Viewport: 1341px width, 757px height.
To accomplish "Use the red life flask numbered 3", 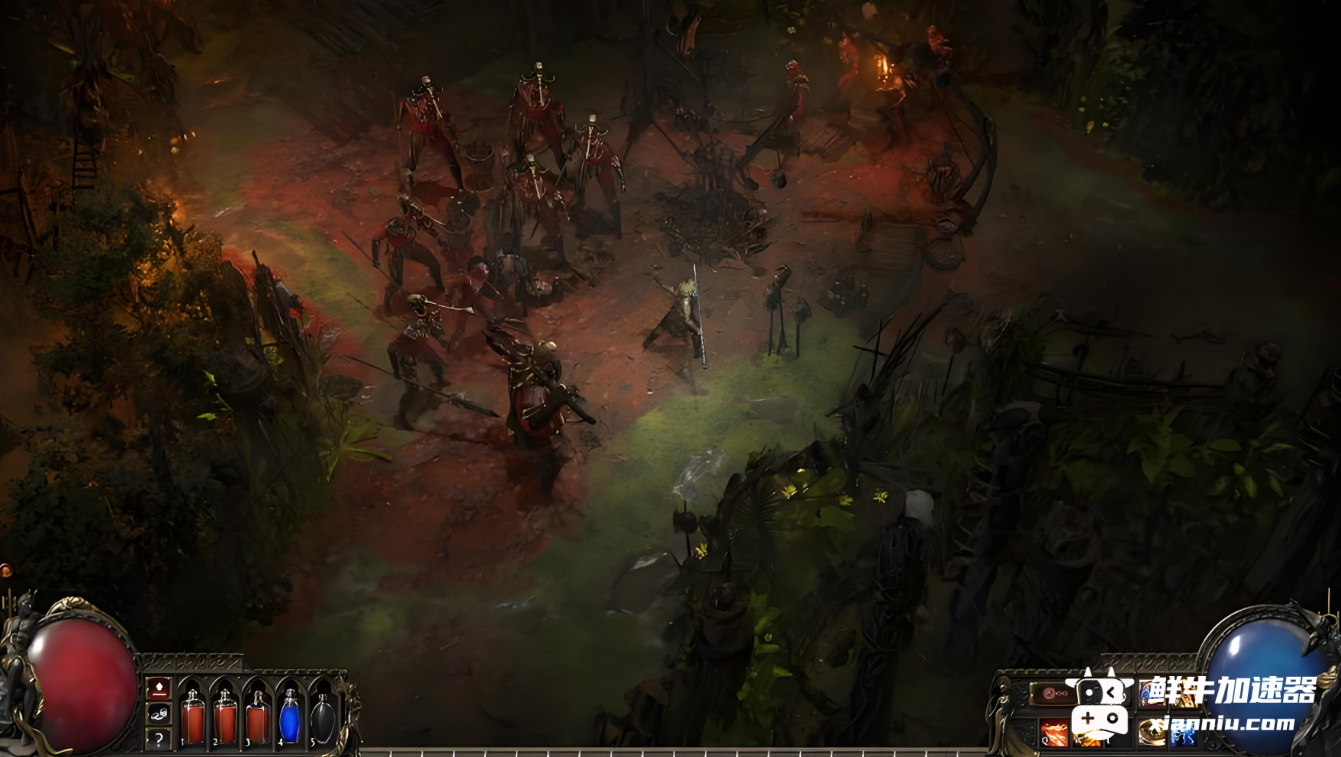I will coord(257,717).
